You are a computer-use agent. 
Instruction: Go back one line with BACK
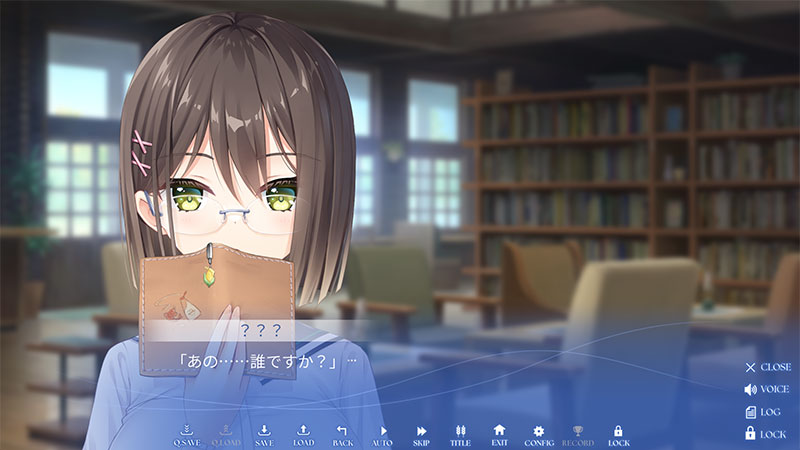342,434
